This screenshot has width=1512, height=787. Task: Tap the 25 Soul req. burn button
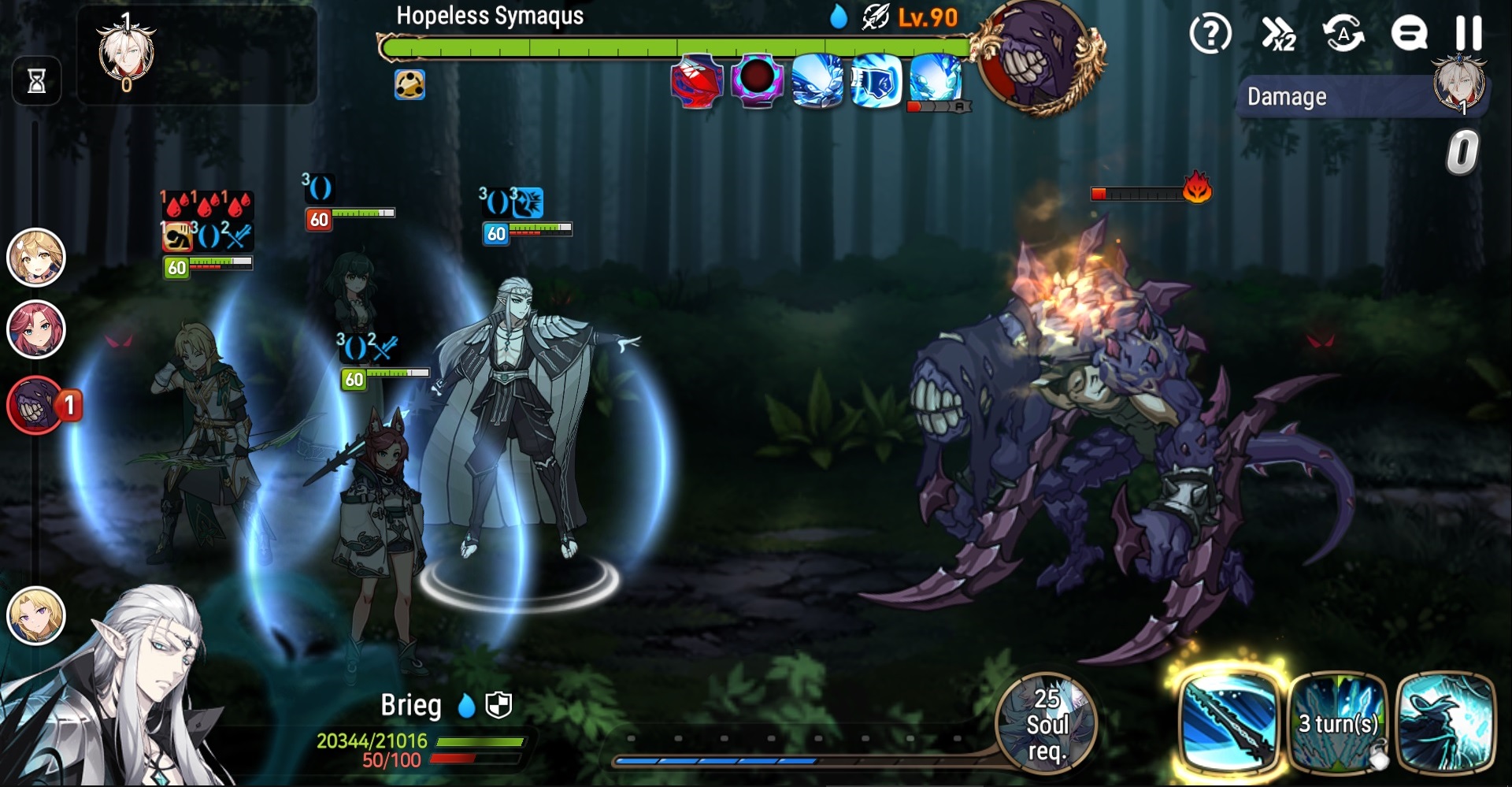pos(1047,722)
